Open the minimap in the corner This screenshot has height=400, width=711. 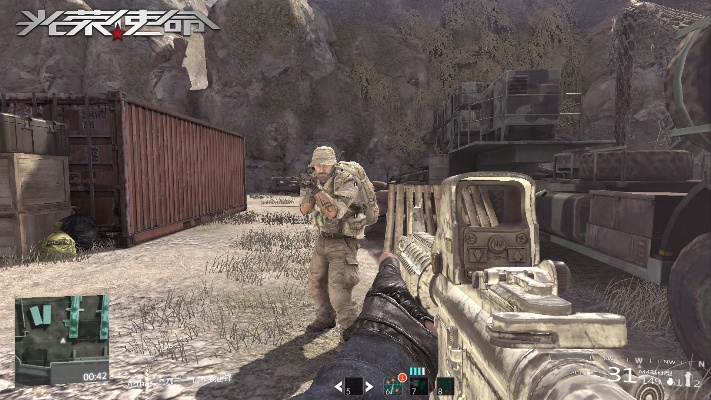point(62,339)
